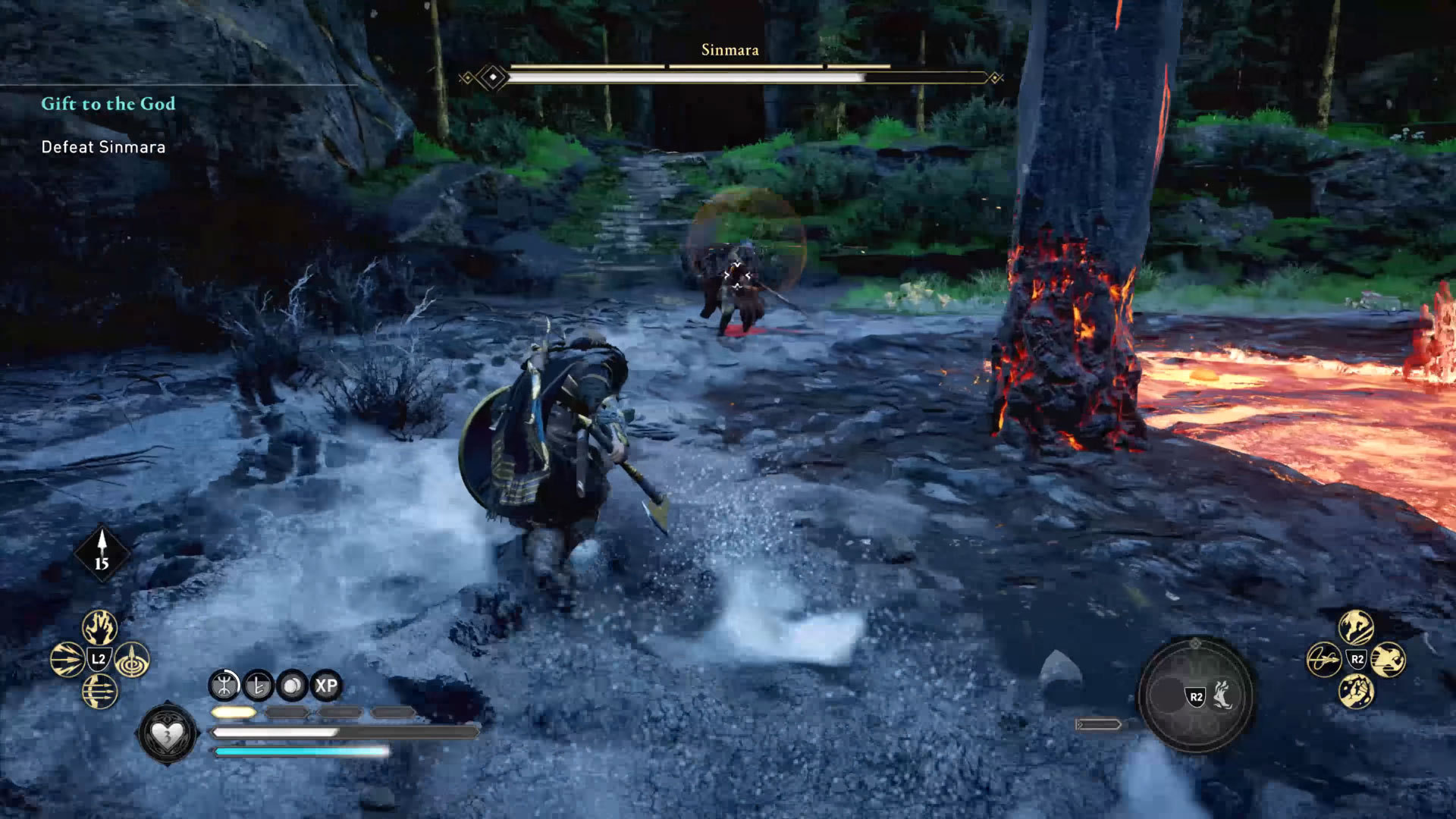
Task: Select the flaming hand ranged ability
Action: [x=99, y=627]
